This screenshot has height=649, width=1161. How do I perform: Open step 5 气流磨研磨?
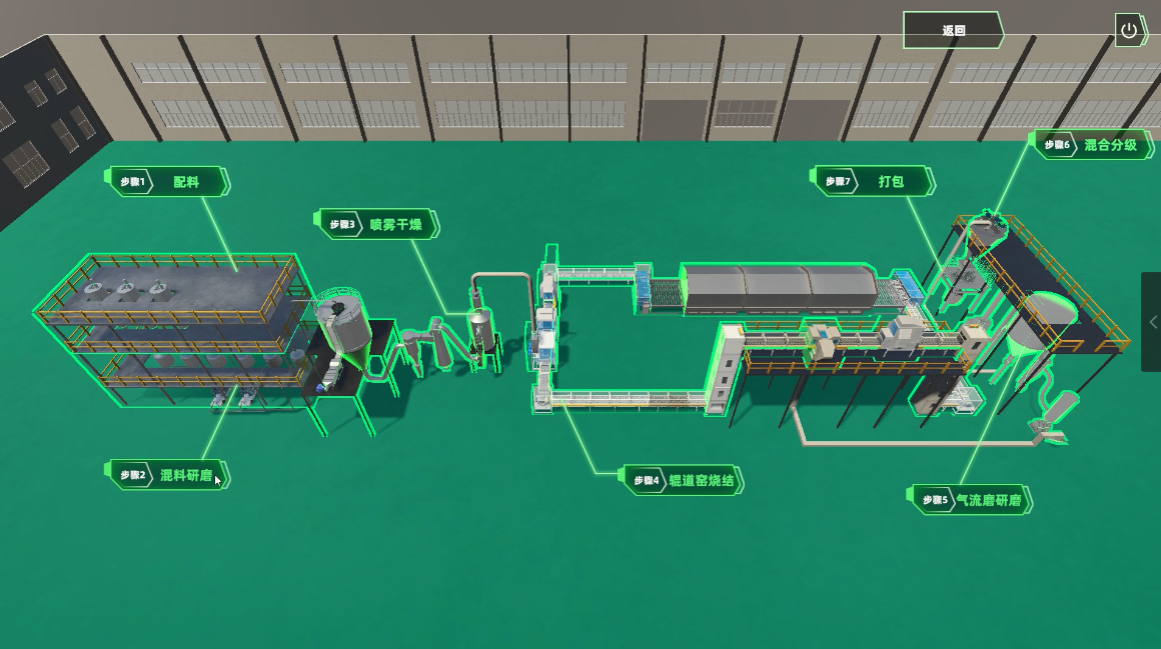tap(970, 500)
